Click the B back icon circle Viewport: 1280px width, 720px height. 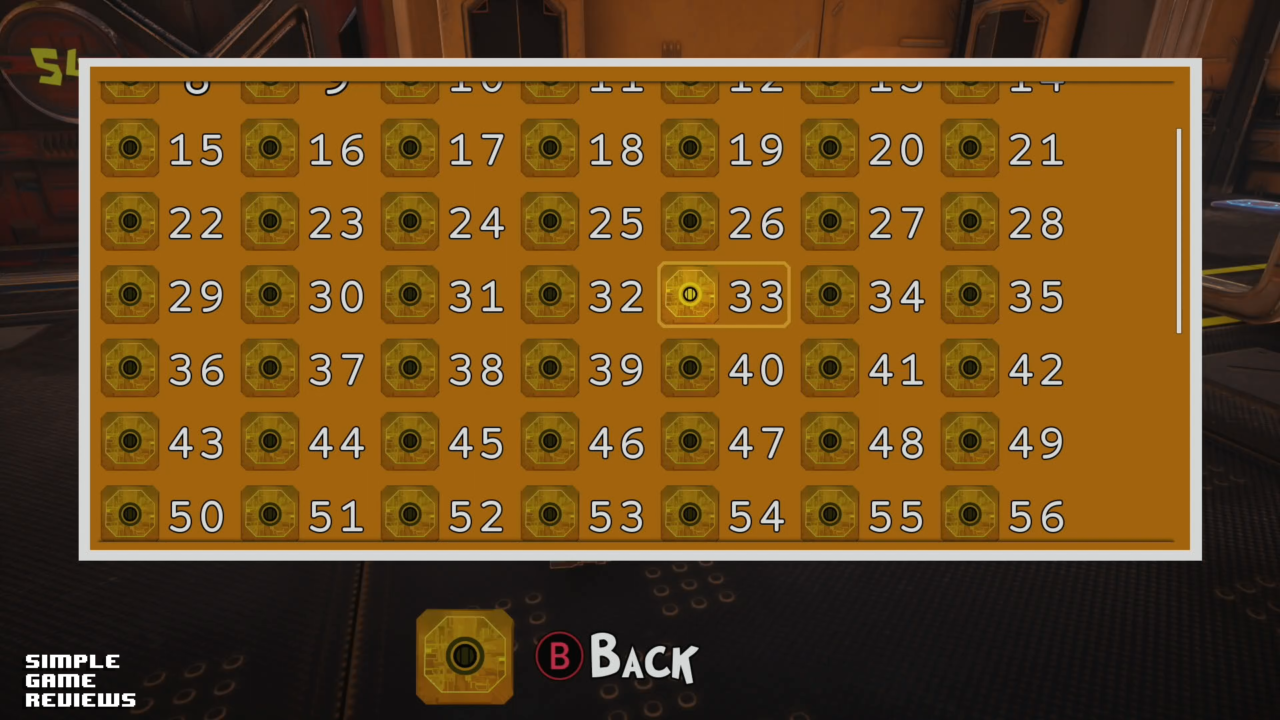click(559, 657)
